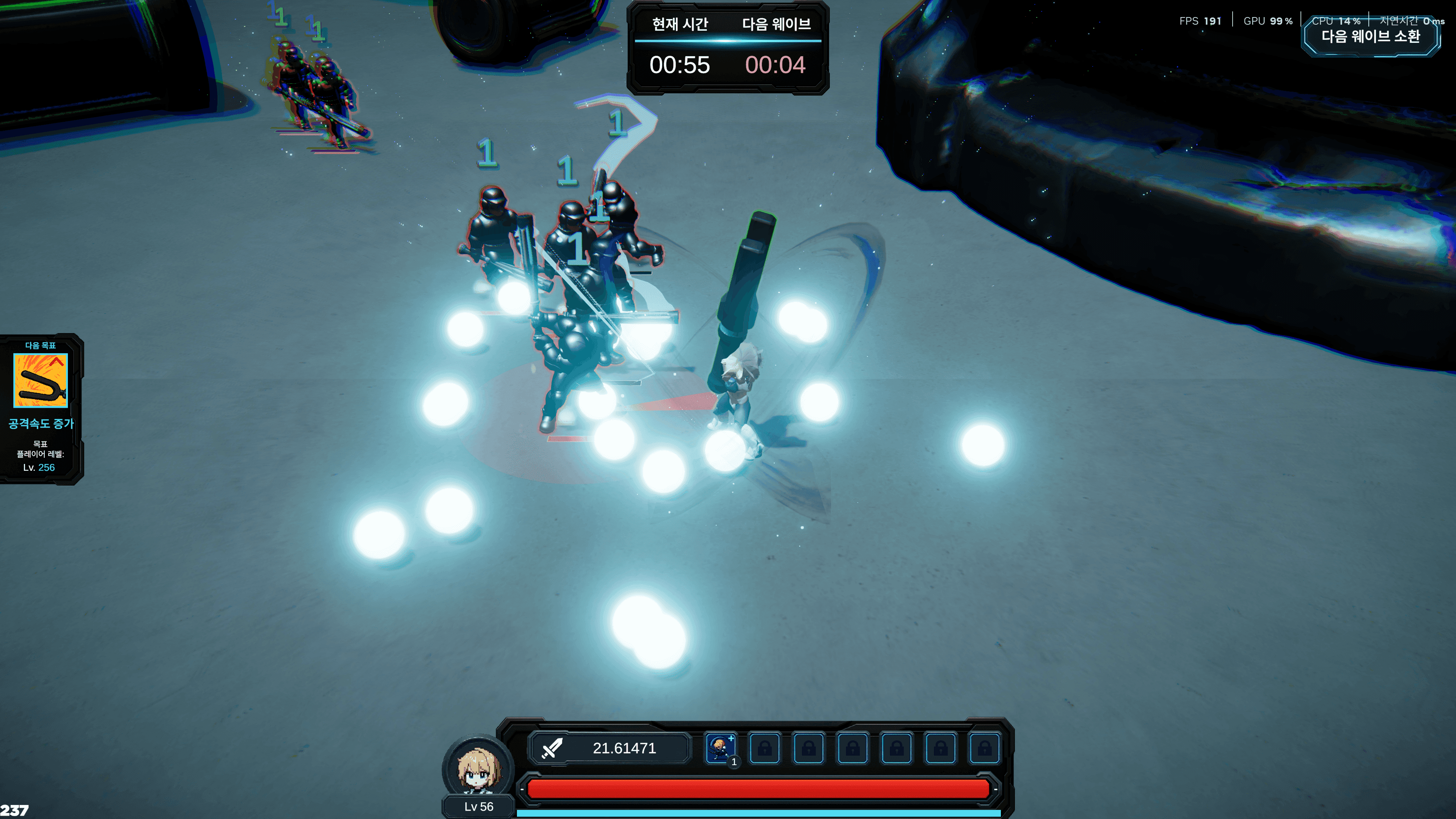Click the sword attack power icon

pyautogui.click(x=551, y=748)
